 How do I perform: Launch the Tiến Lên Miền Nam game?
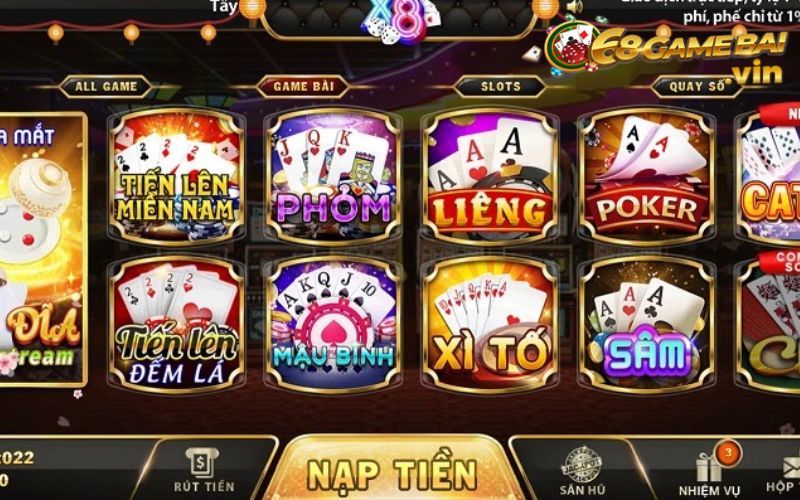176,176
